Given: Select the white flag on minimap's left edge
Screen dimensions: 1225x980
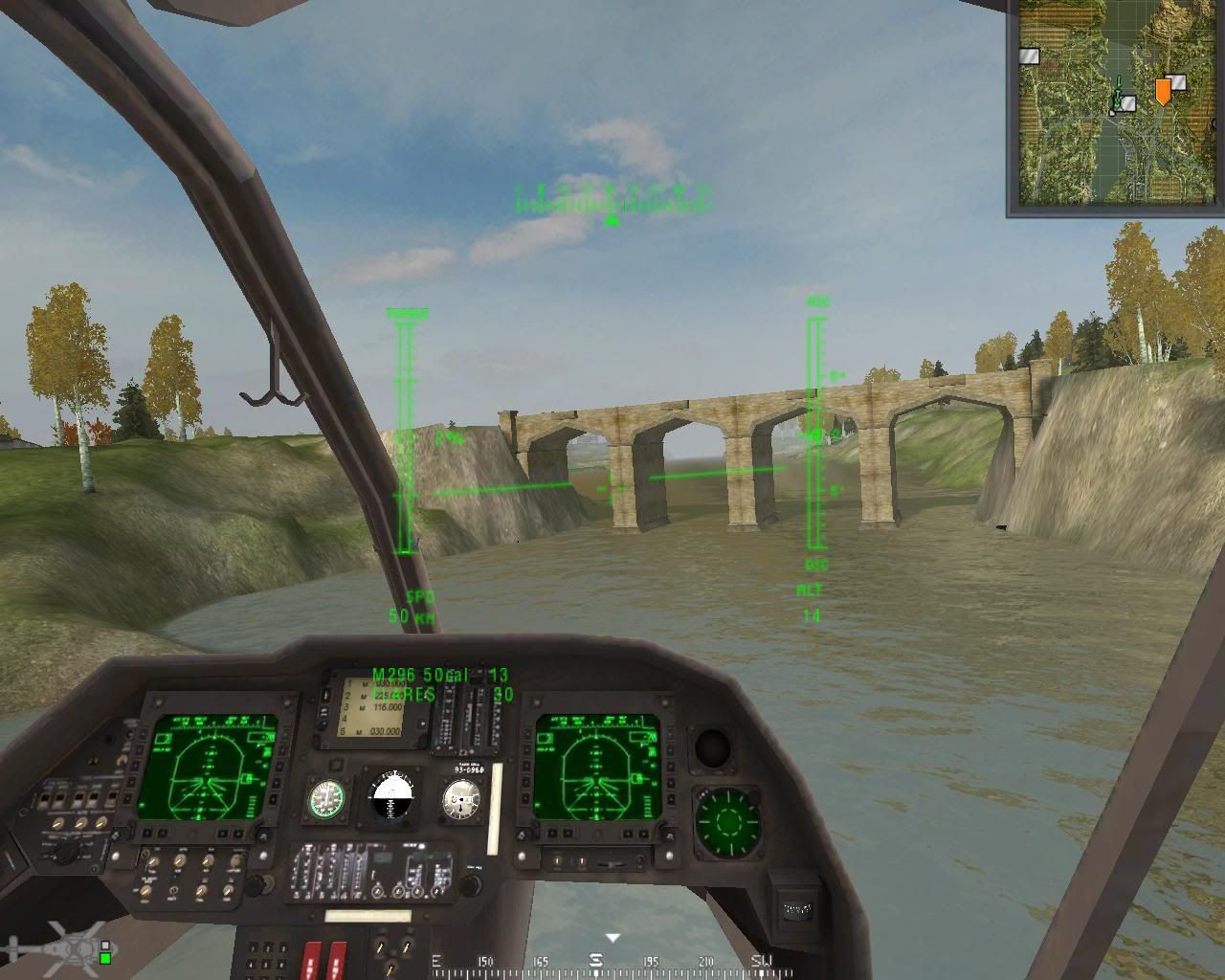Looking at the screenshot, I should (x=1030, y=56).
